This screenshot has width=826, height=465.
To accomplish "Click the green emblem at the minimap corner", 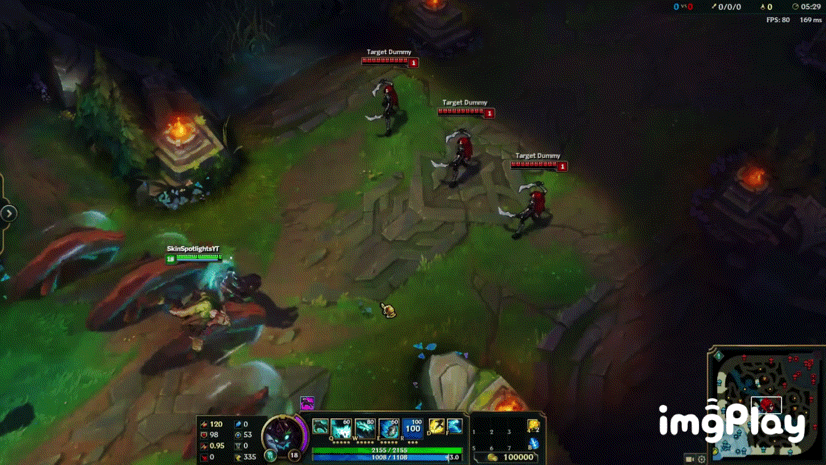I will pyautogui.click(x=717, y=355).
